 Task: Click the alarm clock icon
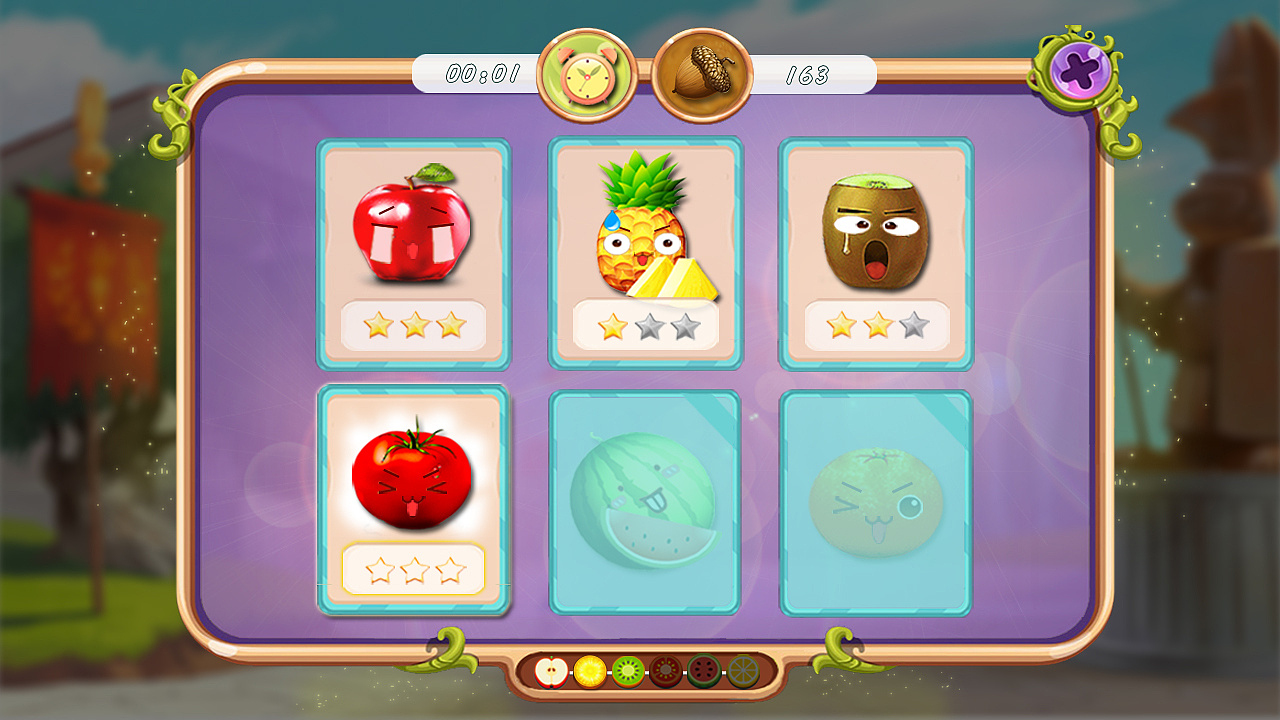coord(587,76)
